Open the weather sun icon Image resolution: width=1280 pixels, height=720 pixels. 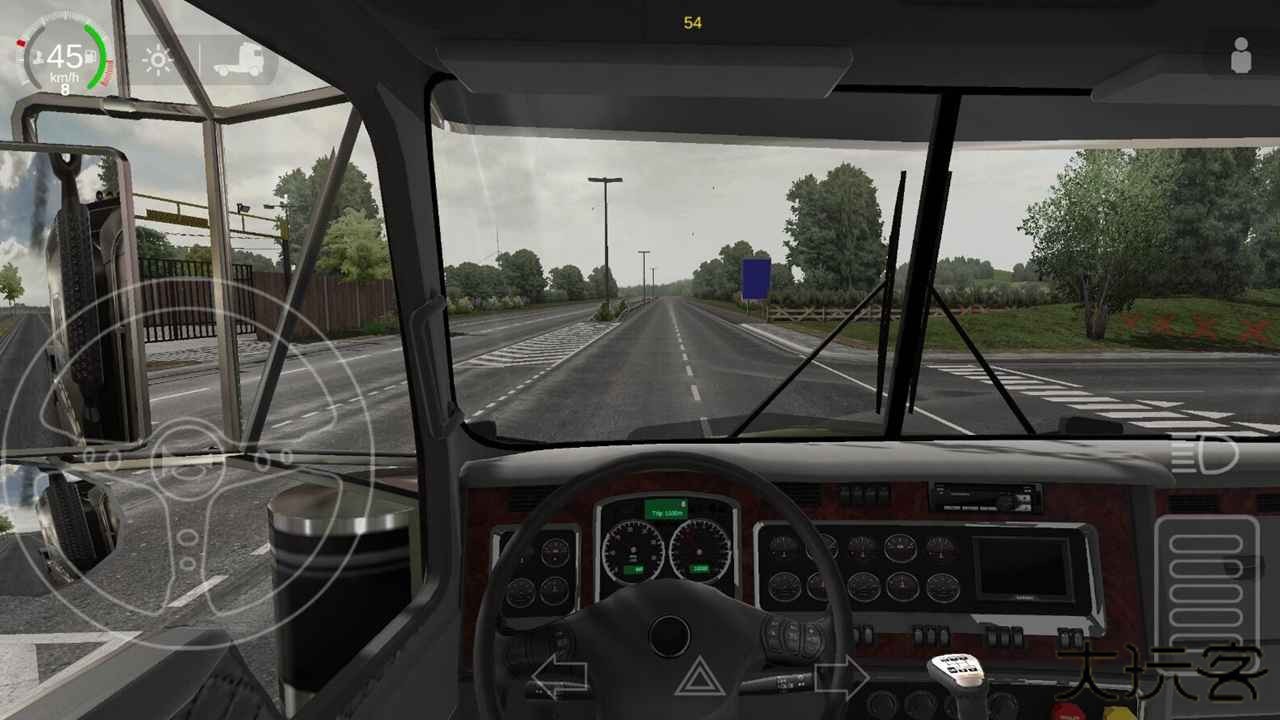pos(158,60)
